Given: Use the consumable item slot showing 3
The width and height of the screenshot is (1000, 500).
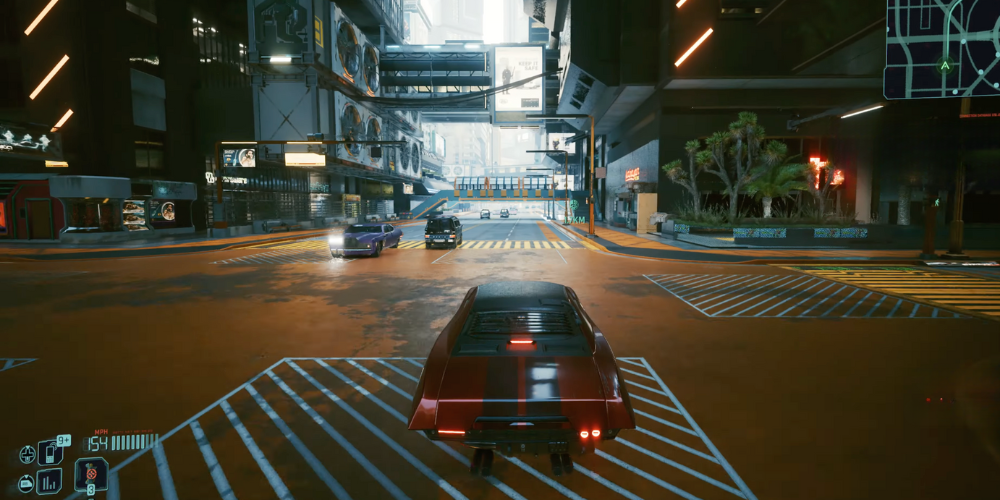Looking at the screenshot, I should point(90,473).
